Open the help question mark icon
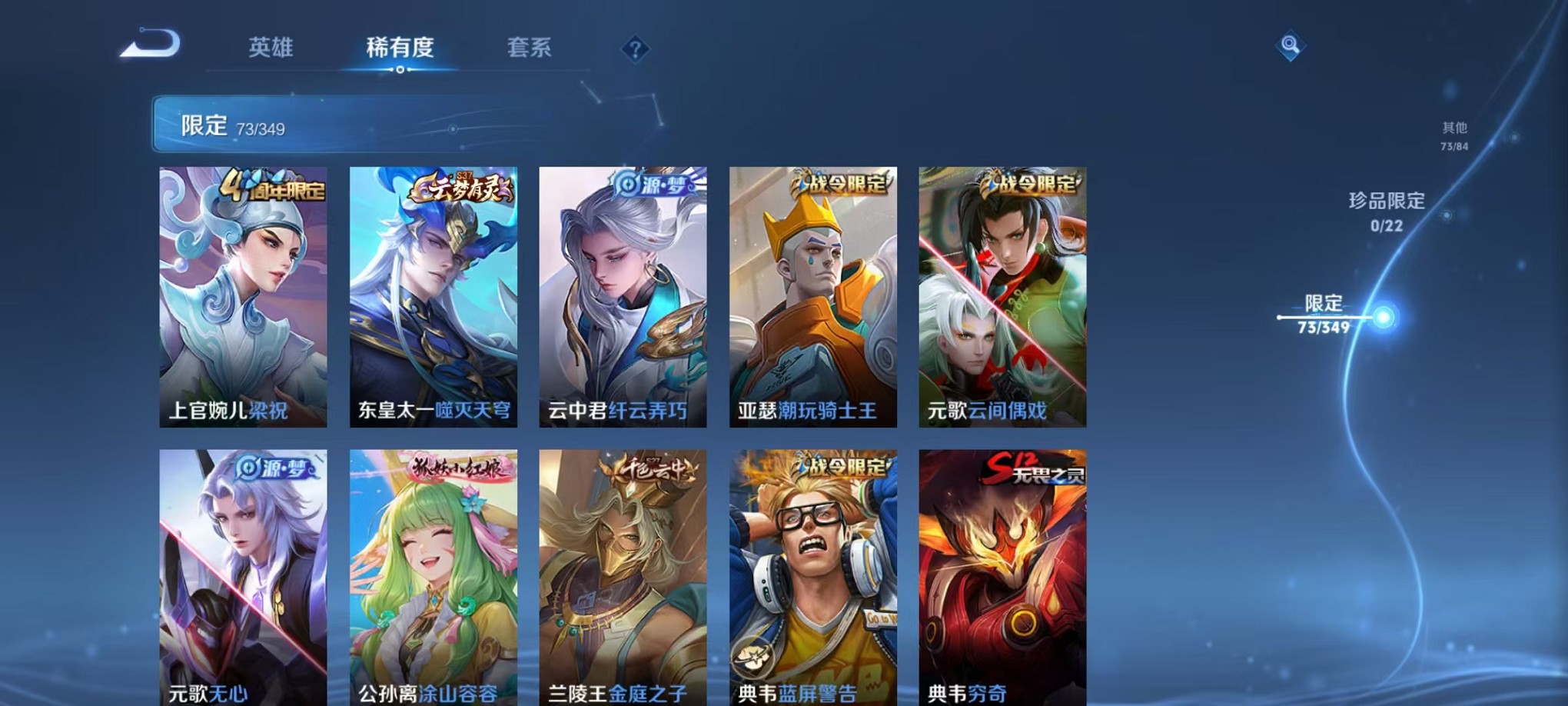This screenshot has width=1568, height=706. 634,49
